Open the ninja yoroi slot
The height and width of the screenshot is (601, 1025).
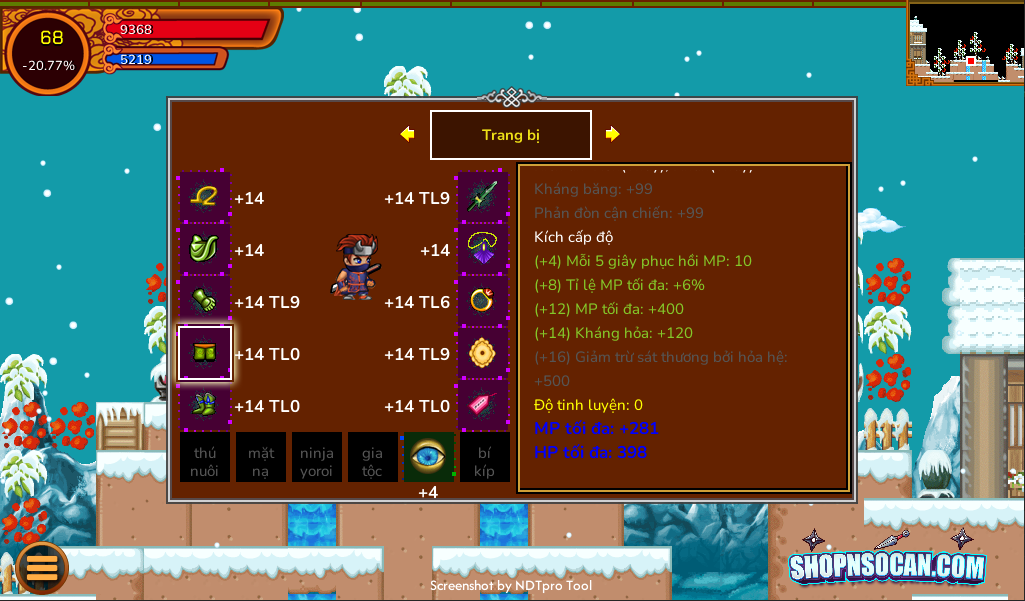(317, 457)
